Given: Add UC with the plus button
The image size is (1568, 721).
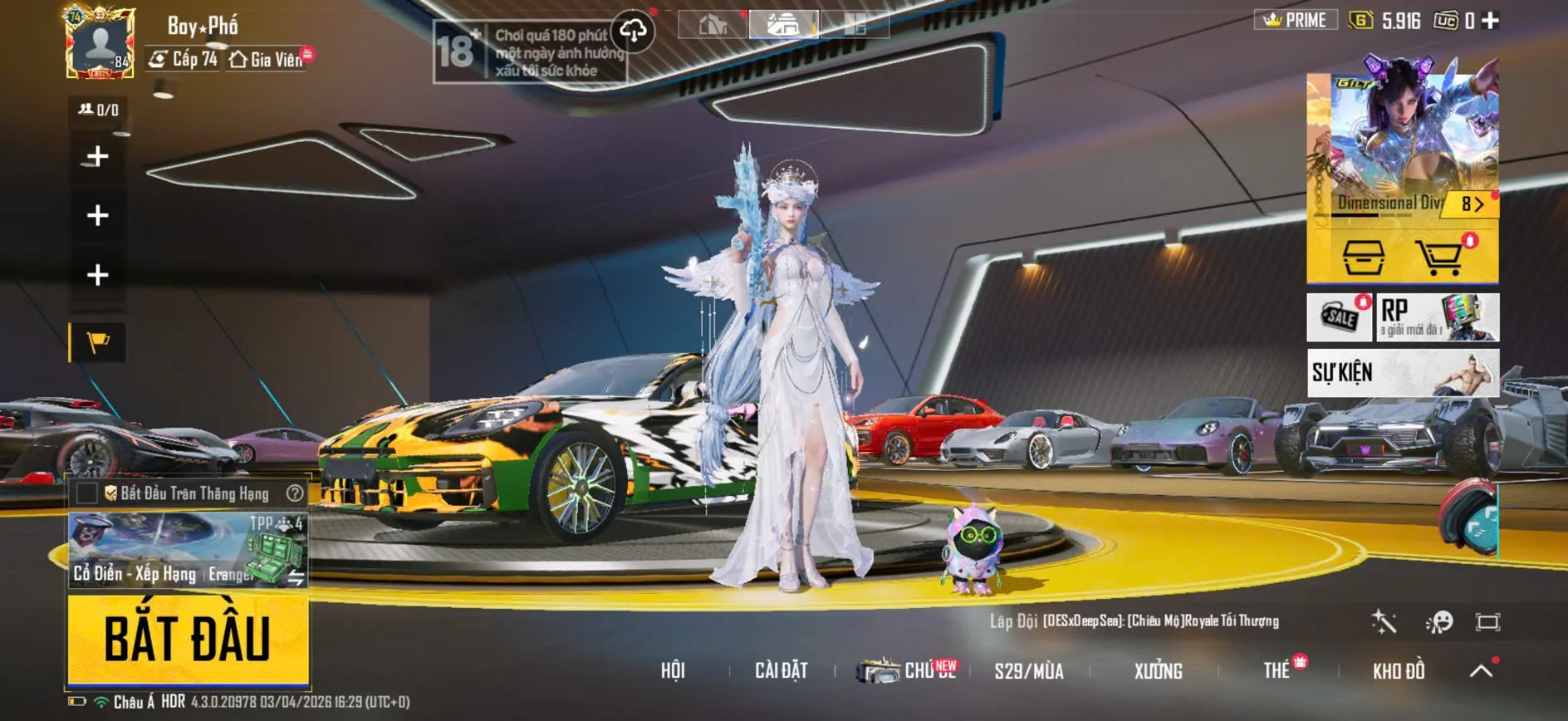Looking at the screenshot, I should (x=1491, y=21).
